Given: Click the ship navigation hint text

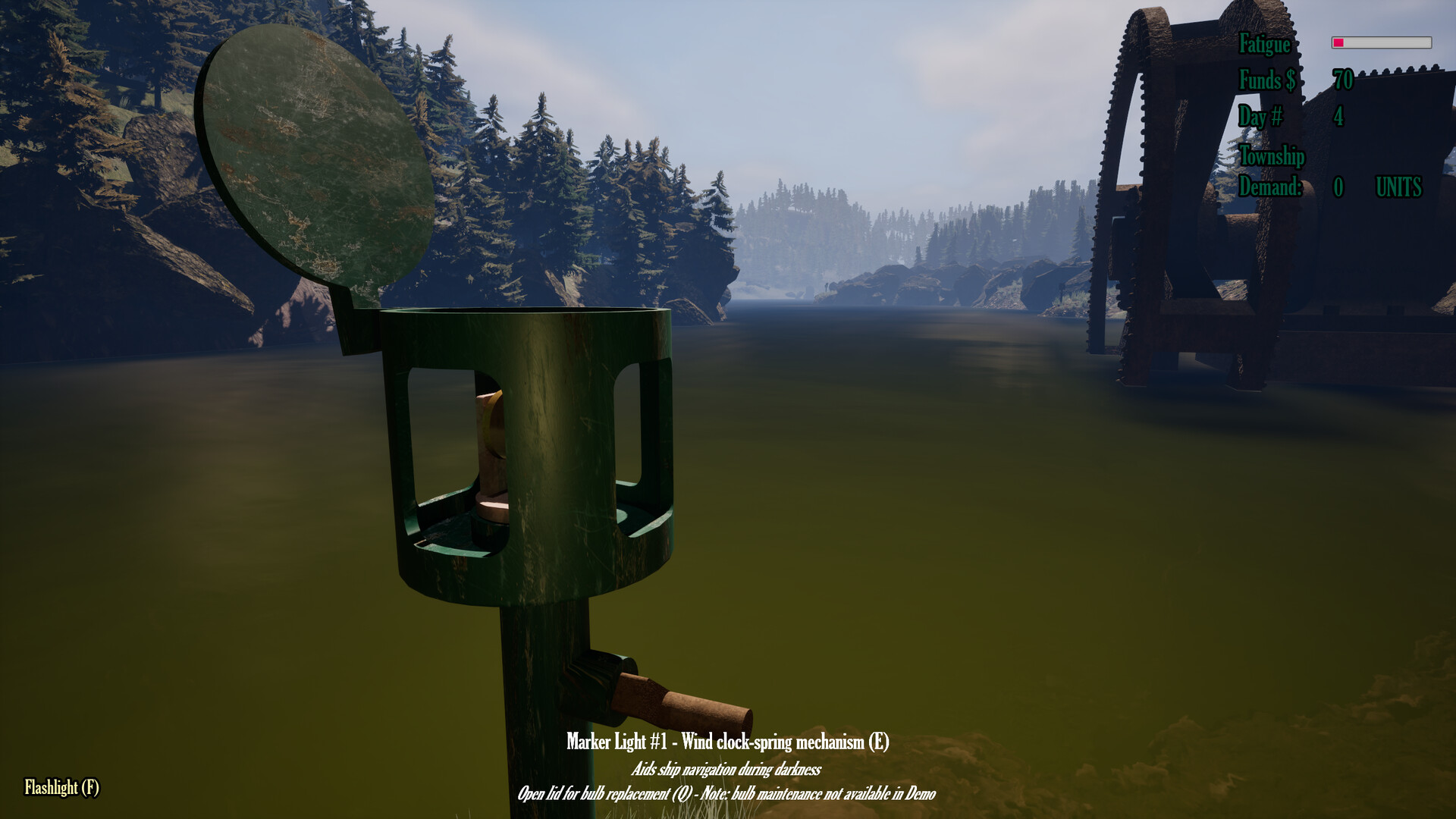Looking at the screenshot, I should pyautogui.click(x=728, y=770).
